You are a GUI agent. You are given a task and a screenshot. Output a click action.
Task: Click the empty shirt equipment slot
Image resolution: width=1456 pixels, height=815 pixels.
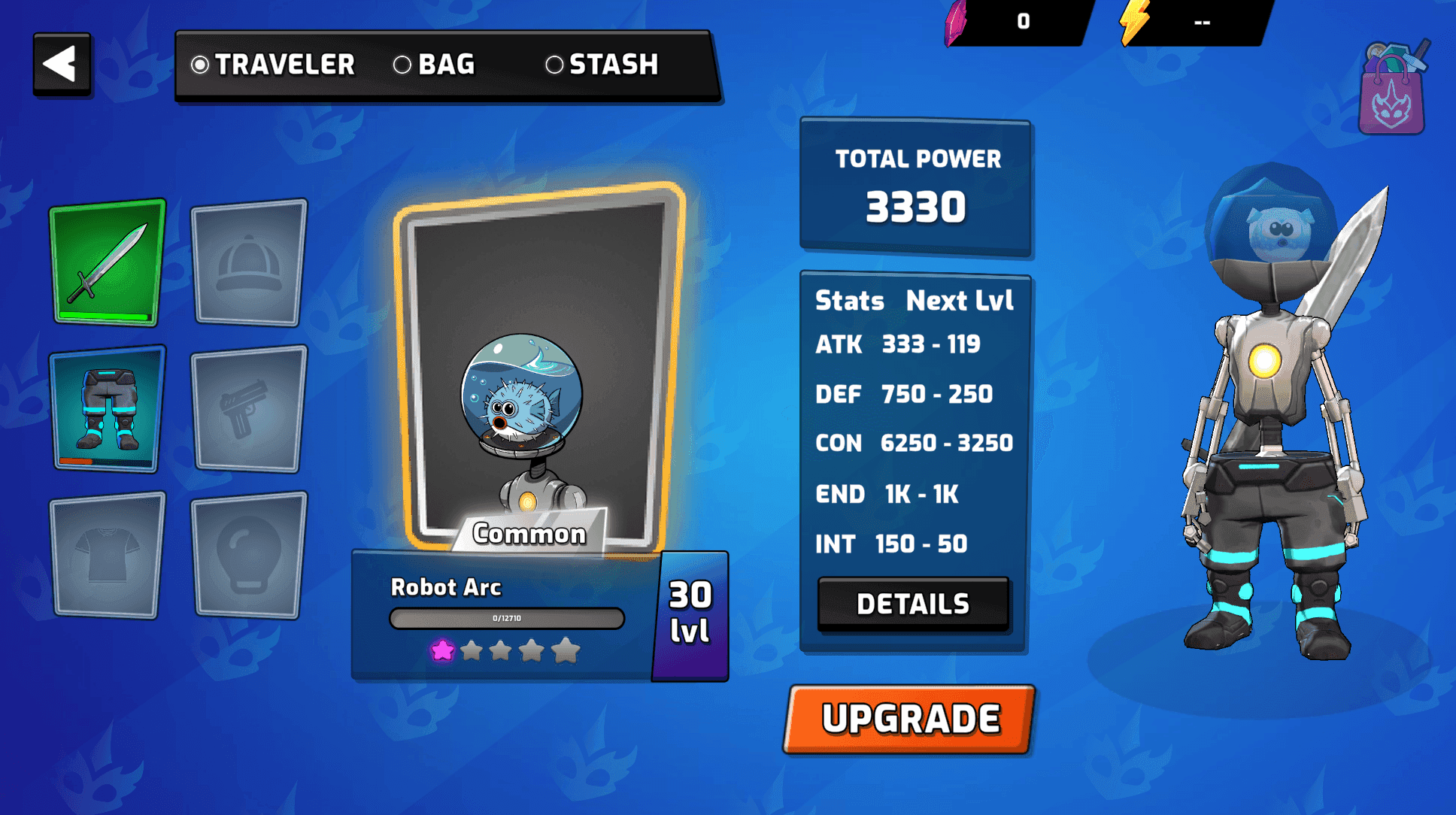106,554
